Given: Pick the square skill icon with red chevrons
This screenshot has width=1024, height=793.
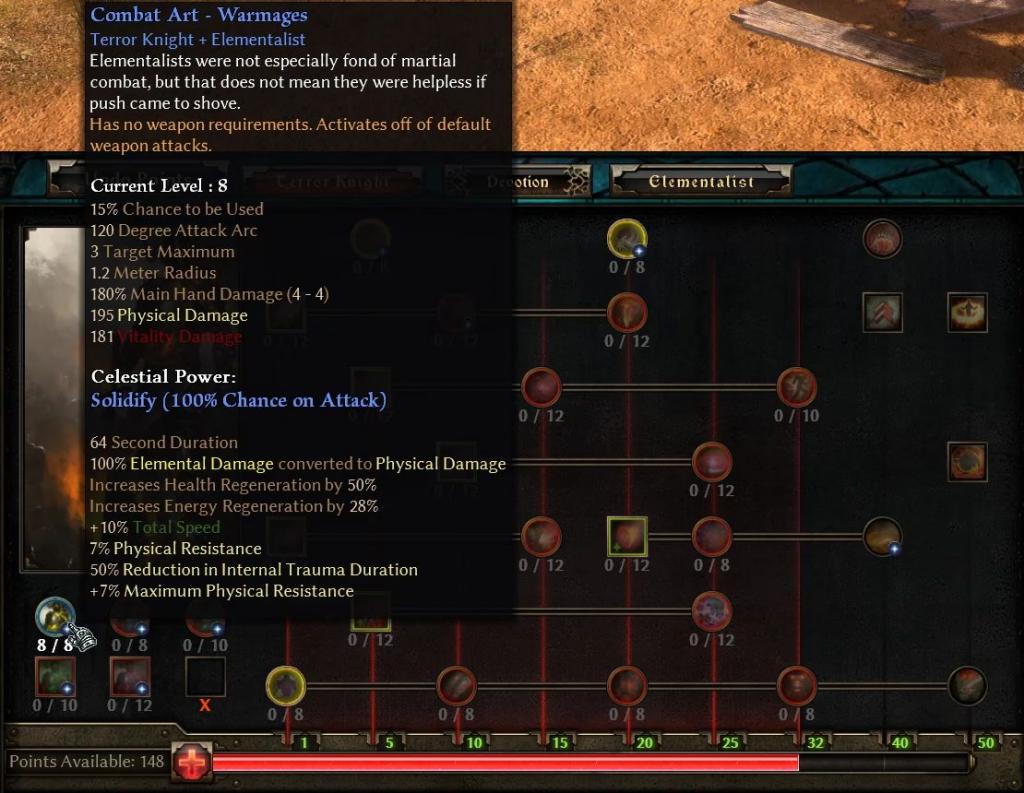Looking at the screenshot, I should (x=883, y=312).
